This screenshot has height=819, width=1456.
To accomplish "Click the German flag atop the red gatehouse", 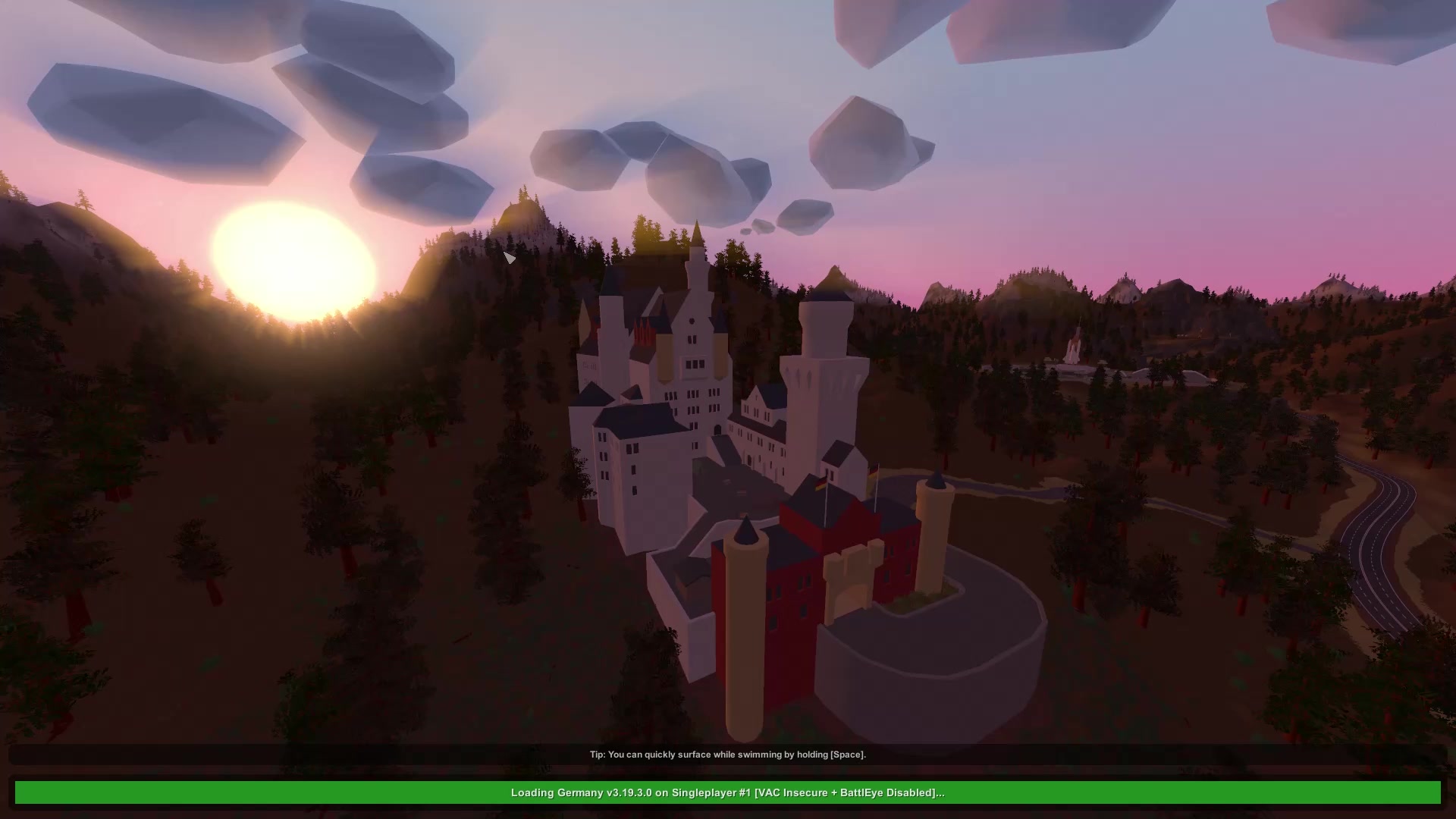I will [x=821, y=483].
